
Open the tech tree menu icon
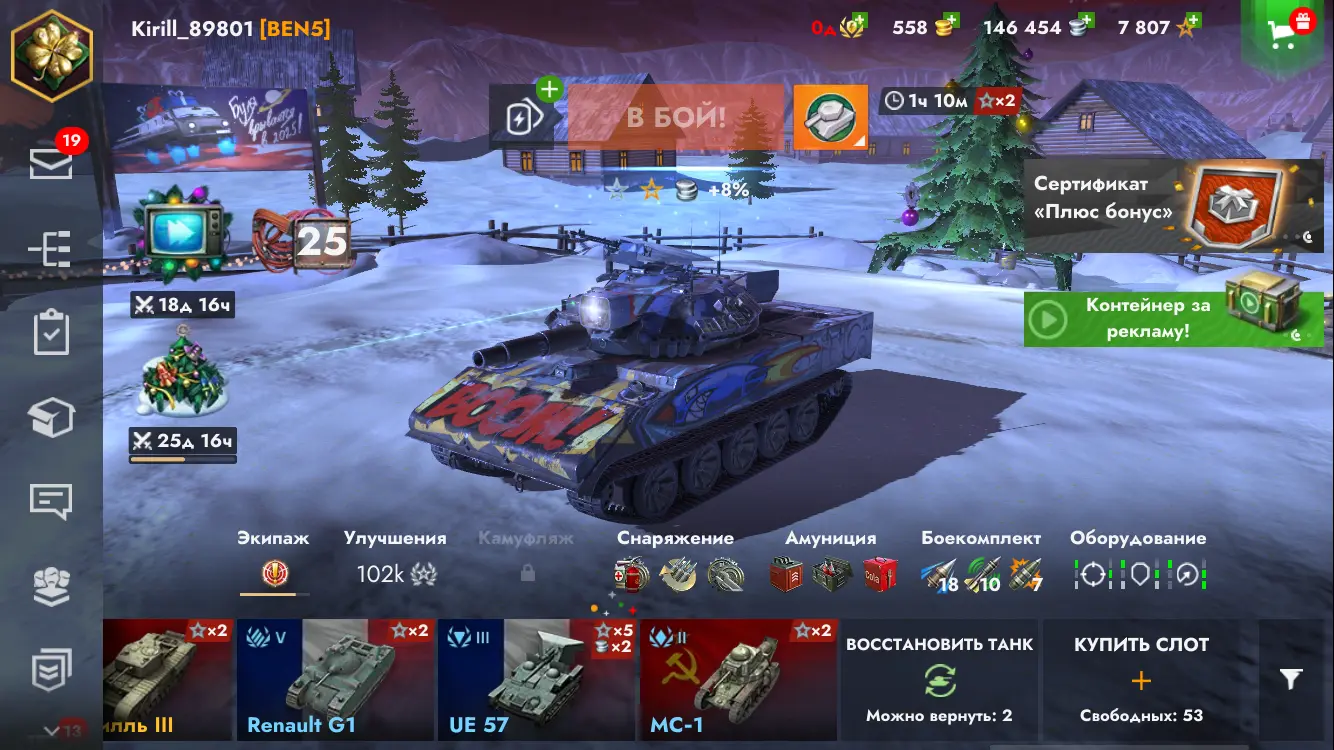[x=51, y=249]
